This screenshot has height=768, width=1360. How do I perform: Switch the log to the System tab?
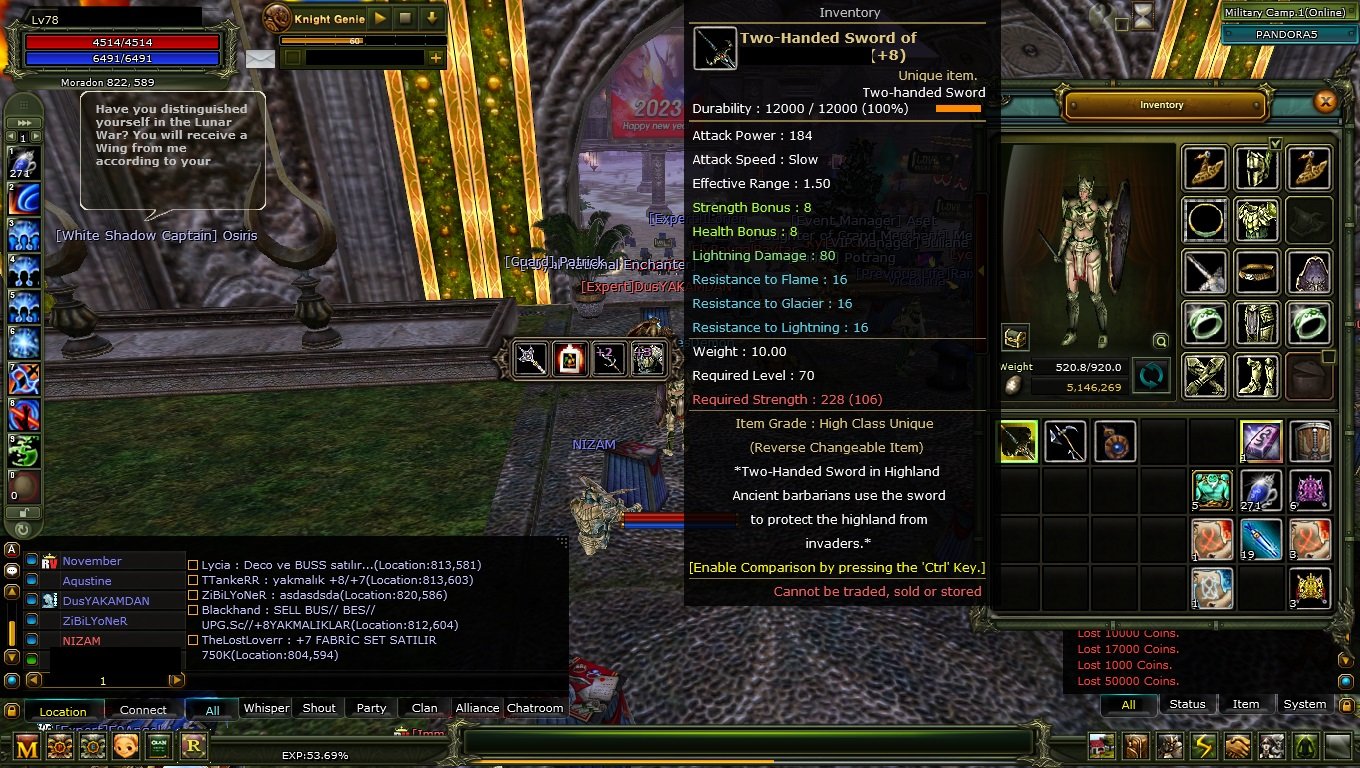(x=1304, y=704)
